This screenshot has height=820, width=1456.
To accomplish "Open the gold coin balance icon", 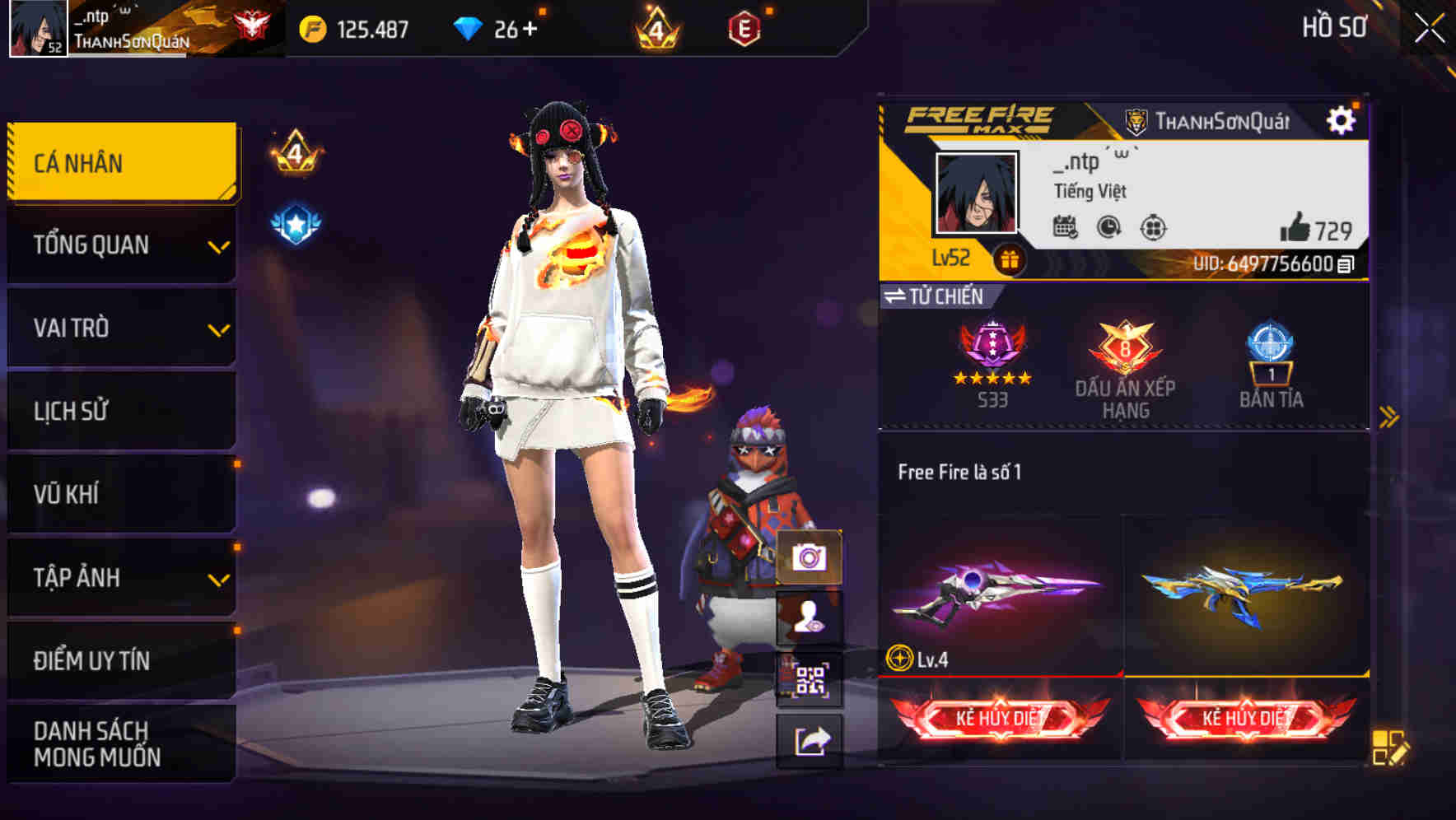I will pyautogui.click(x=318, y=27).
